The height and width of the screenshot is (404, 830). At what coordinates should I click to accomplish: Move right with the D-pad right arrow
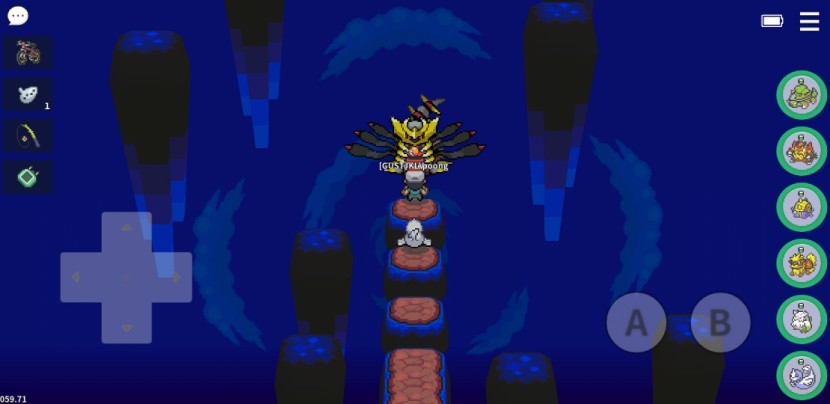(176, 277)
